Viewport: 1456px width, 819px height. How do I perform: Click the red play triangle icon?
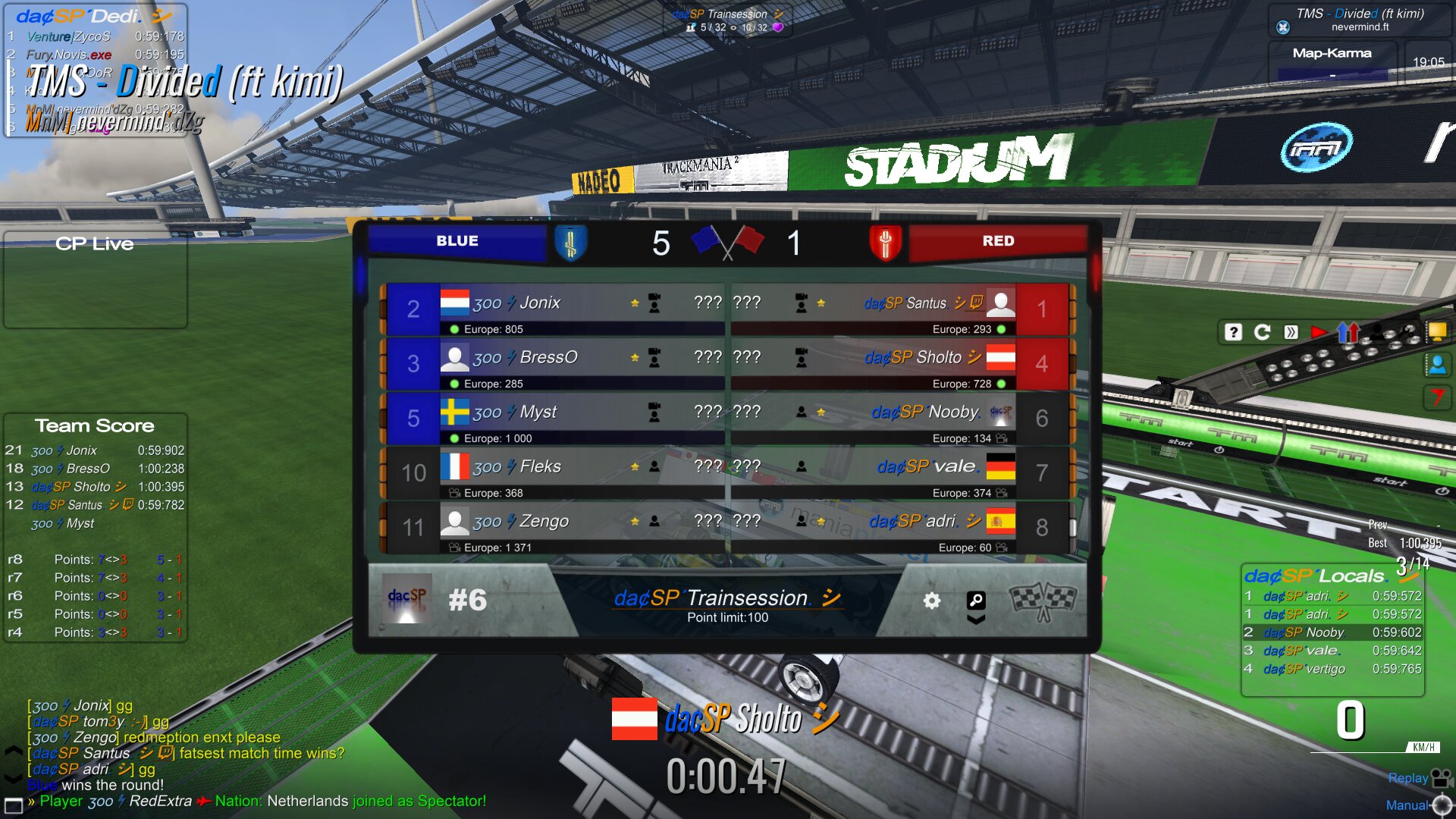click(x=1319, y=332)
